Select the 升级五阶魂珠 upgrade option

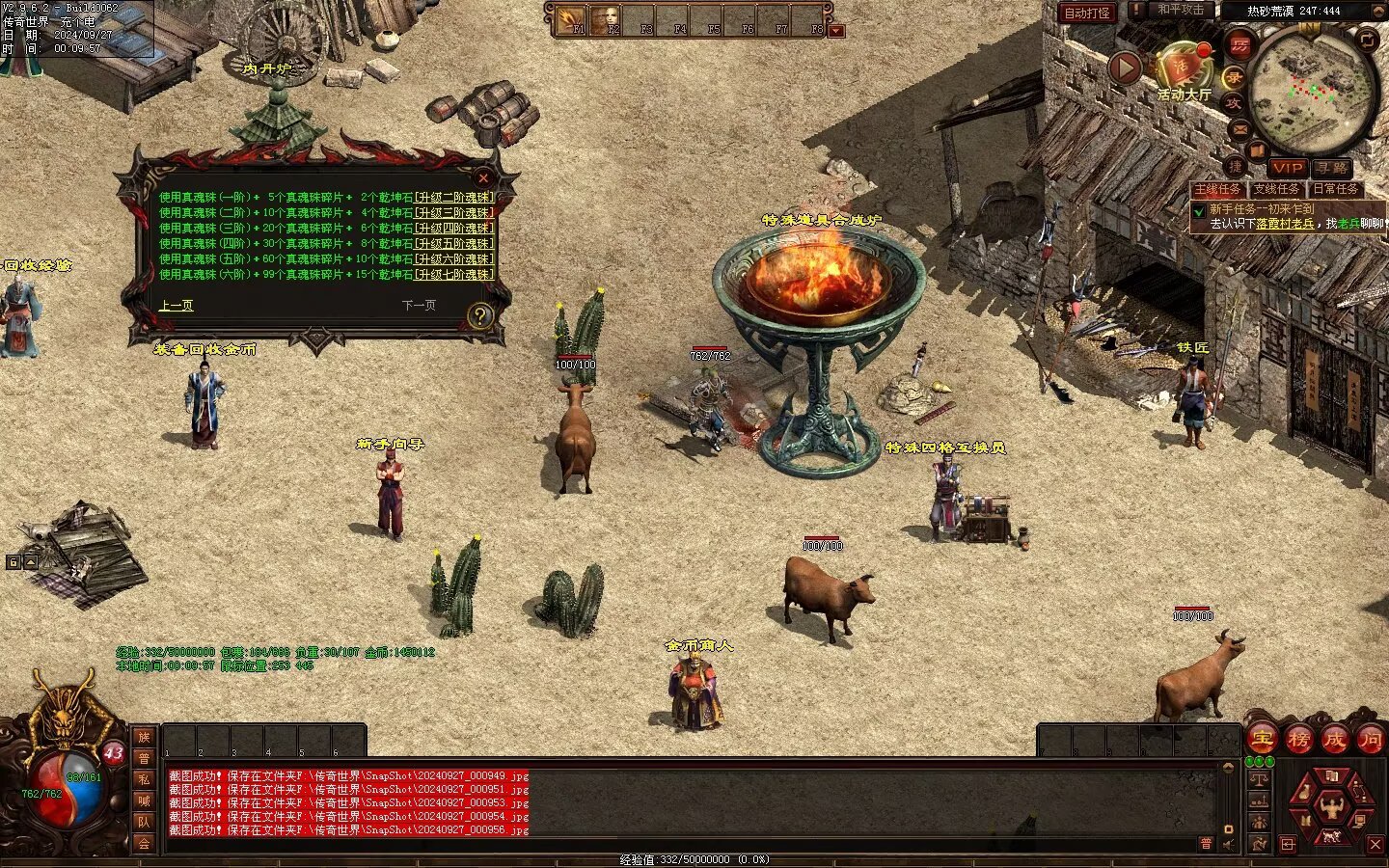(x=453, y=244)
